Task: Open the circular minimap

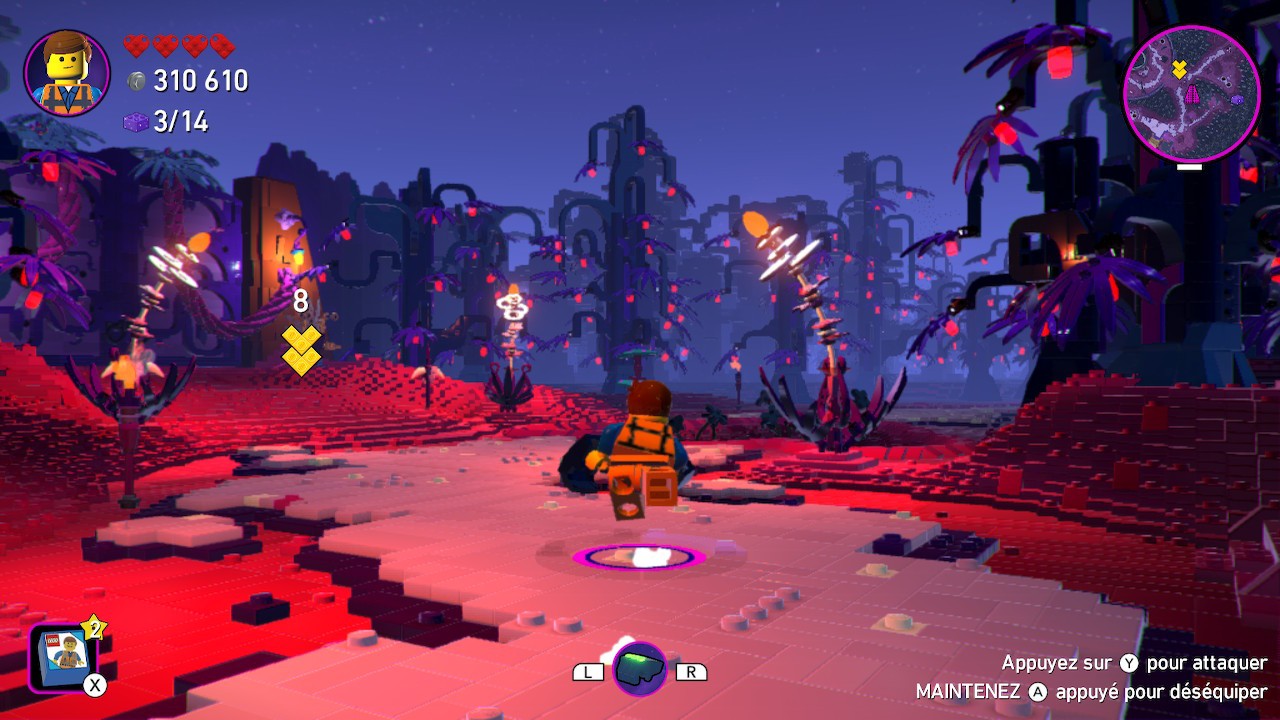Action: tap(1191, 93)
